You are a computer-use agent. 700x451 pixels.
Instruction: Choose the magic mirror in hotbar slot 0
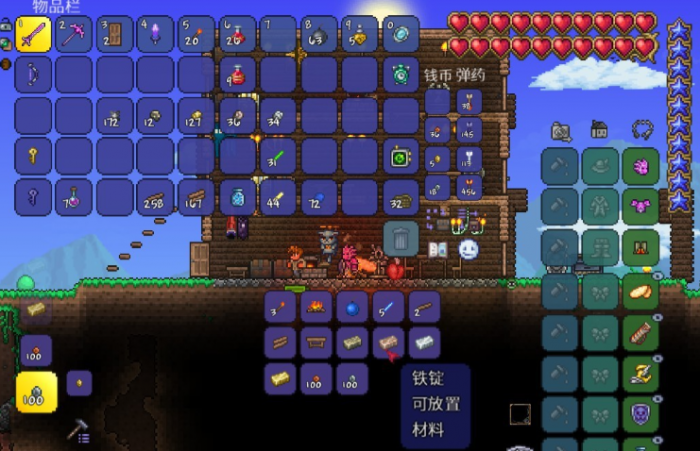[x=401, y=34]
